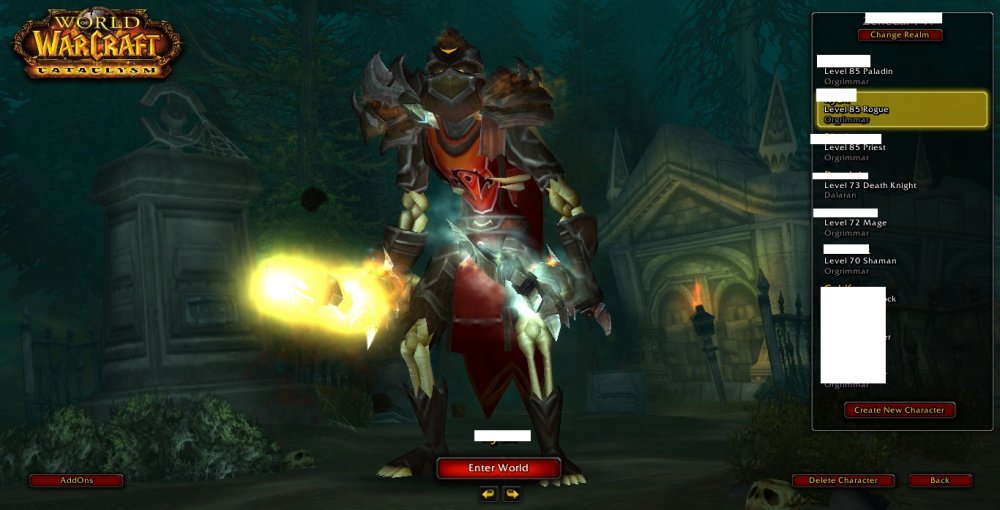
Task: Create a new character
Action: pos(899,410)
